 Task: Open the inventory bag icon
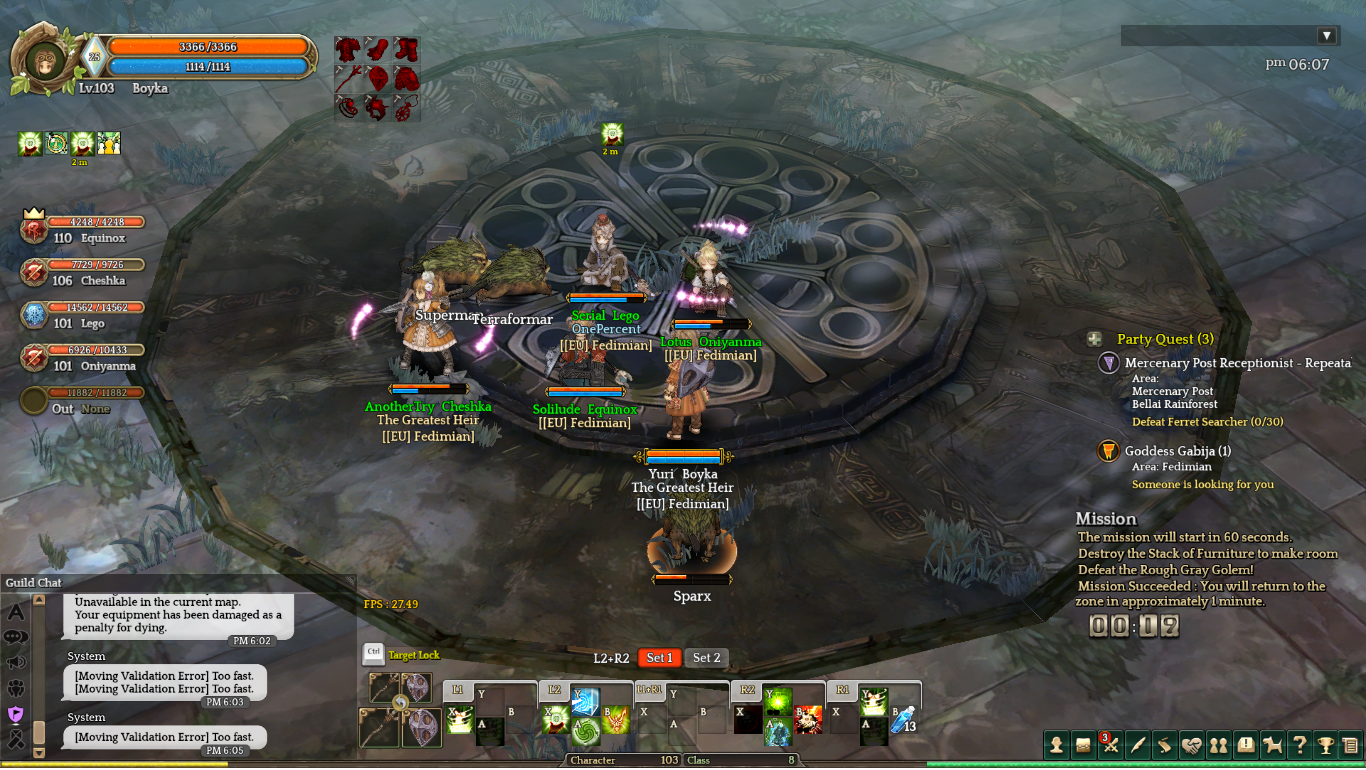click(x=1083, y=744)
